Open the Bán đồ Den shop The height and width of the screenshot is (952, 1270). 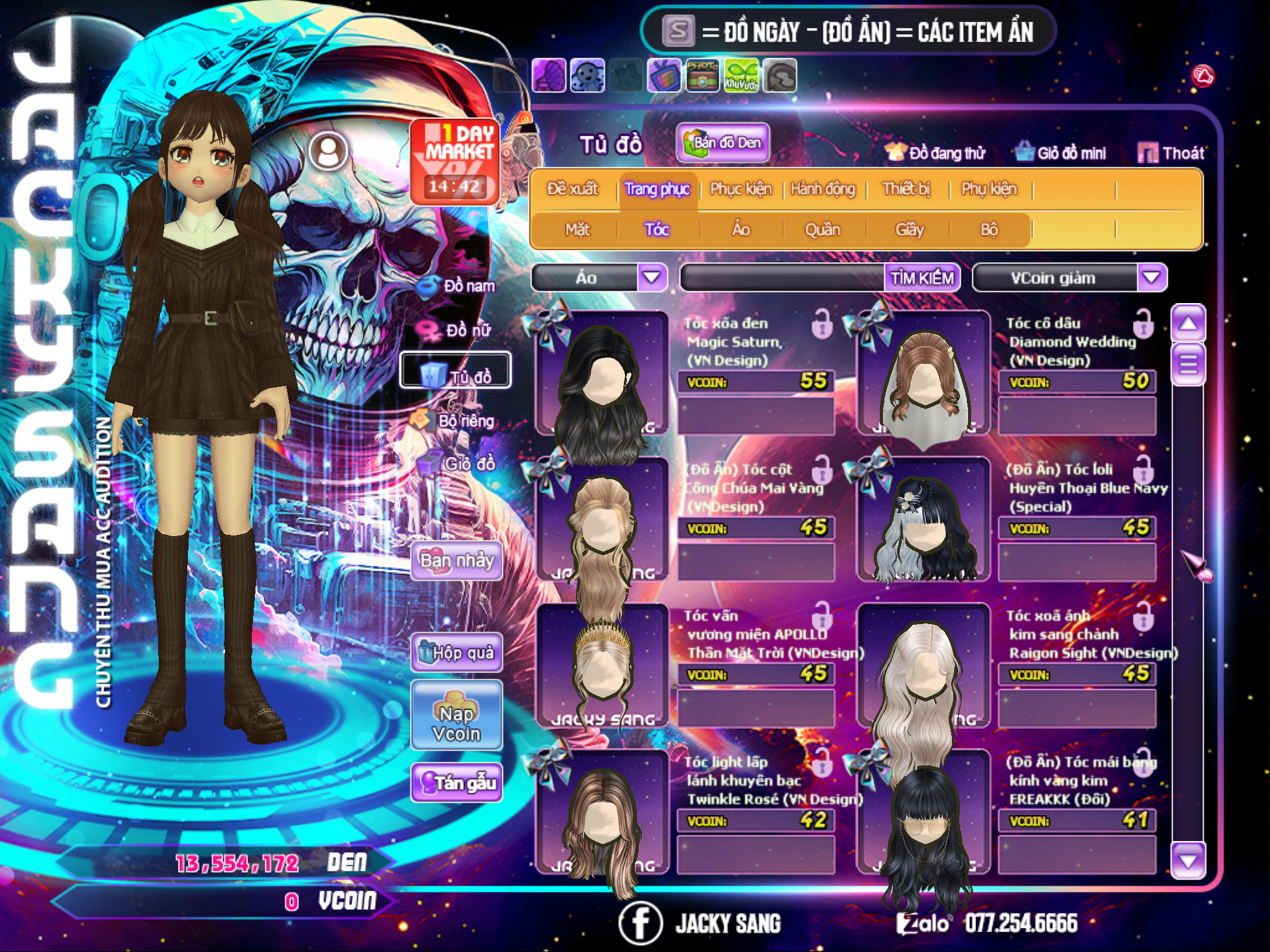(x=723, y=143)
